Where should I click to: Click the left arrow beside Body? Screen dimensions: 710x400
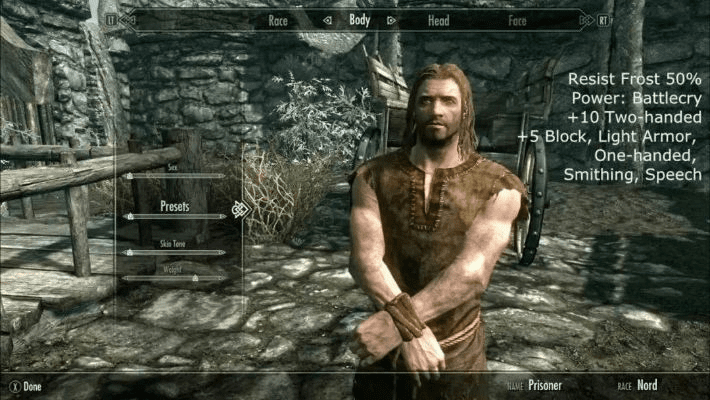(x=327, y=19)
